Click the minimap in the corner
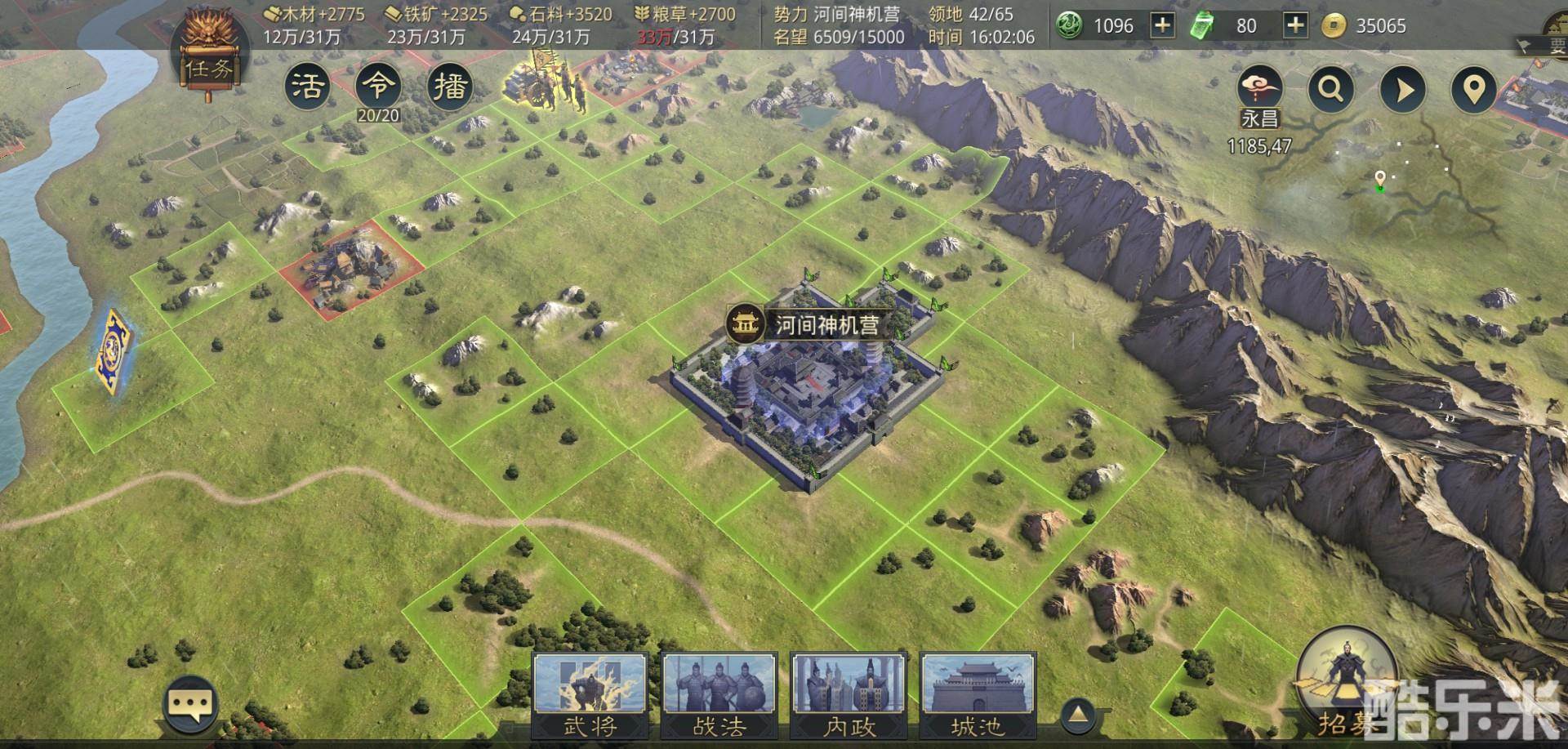The image size is (1568, 749). pos(1413,188)
